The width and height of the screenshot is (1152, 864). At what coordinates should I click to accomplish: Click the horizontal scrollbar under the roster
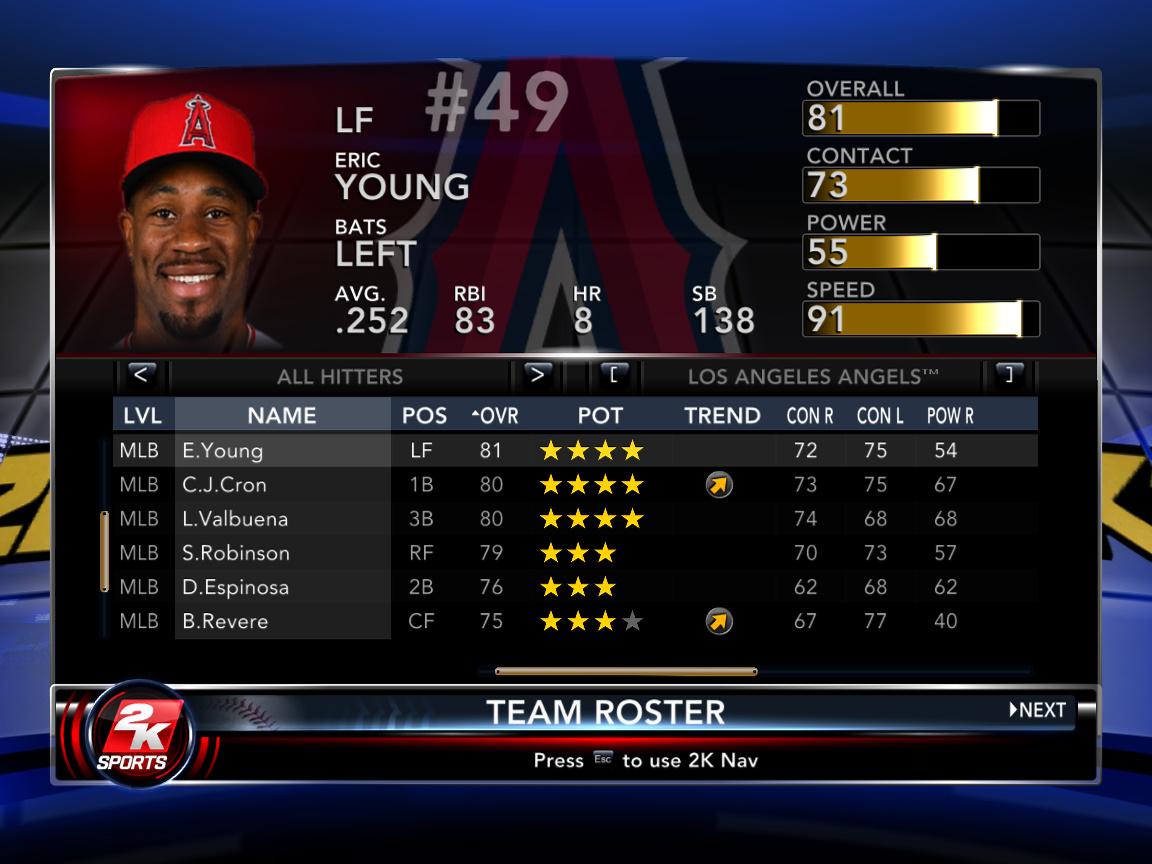pos(626,672)
